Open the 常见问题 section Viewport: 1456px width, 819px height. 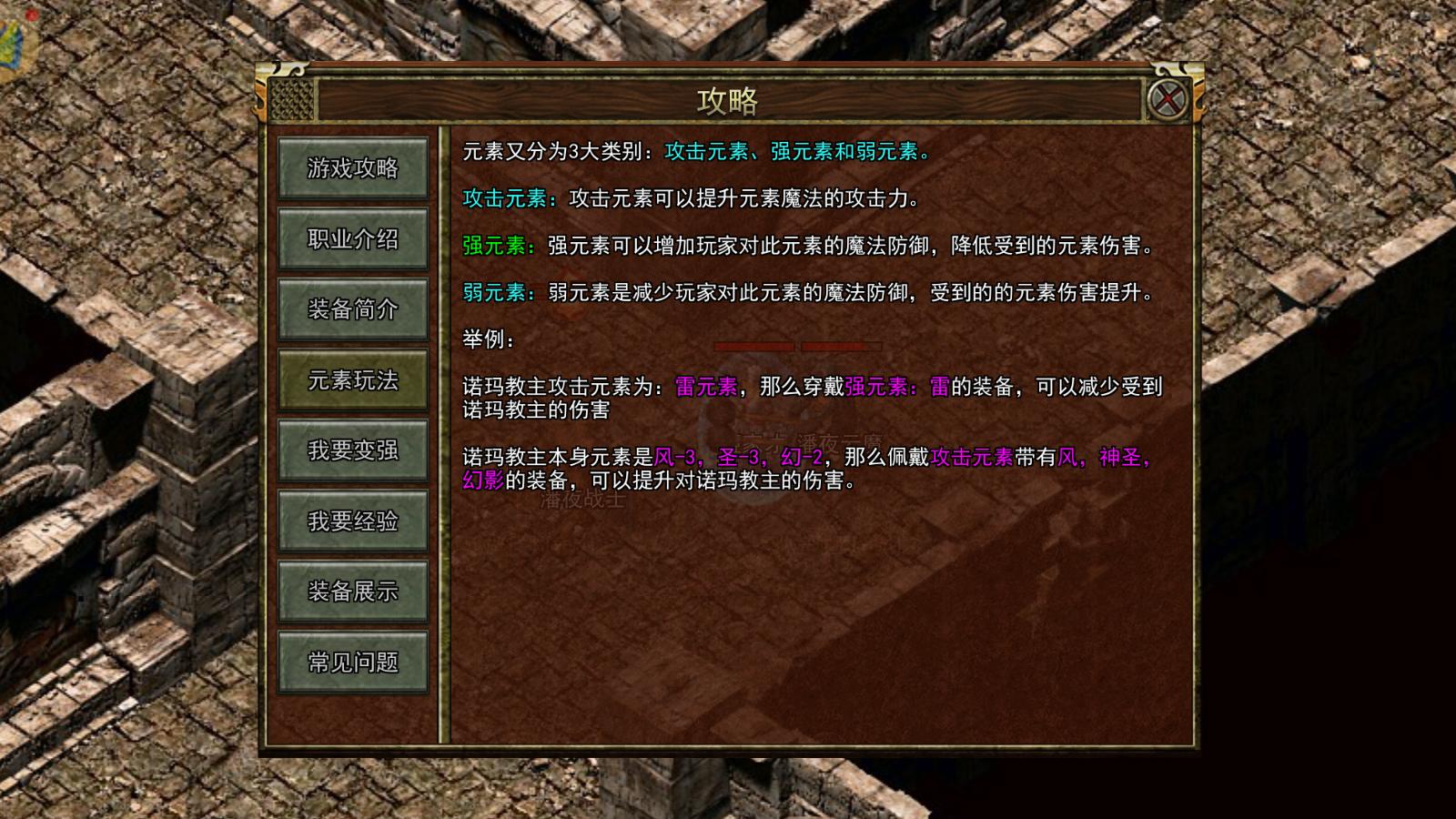pos(353,662)
